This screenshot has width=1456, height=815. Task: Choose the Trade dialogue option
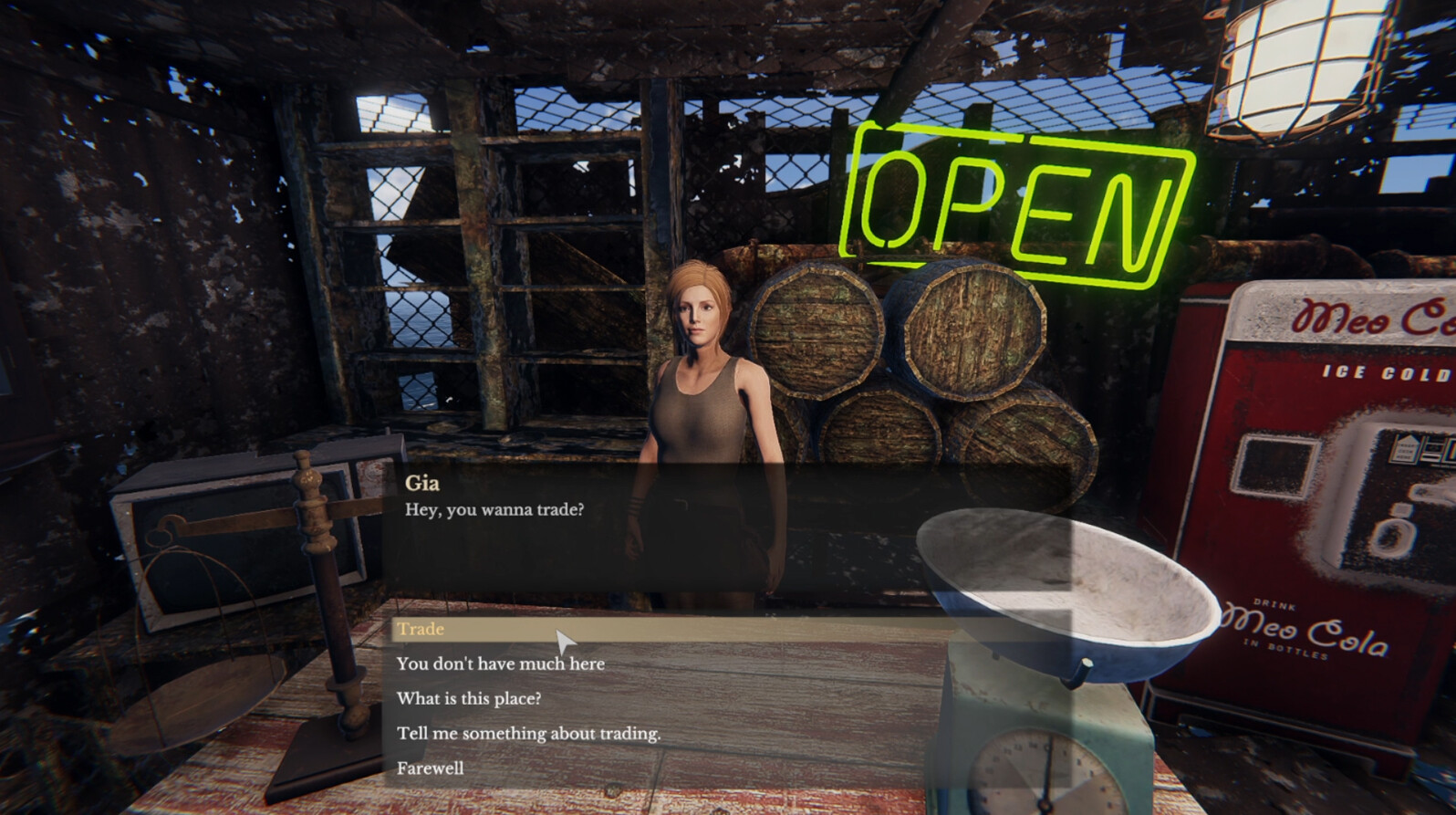421,629
